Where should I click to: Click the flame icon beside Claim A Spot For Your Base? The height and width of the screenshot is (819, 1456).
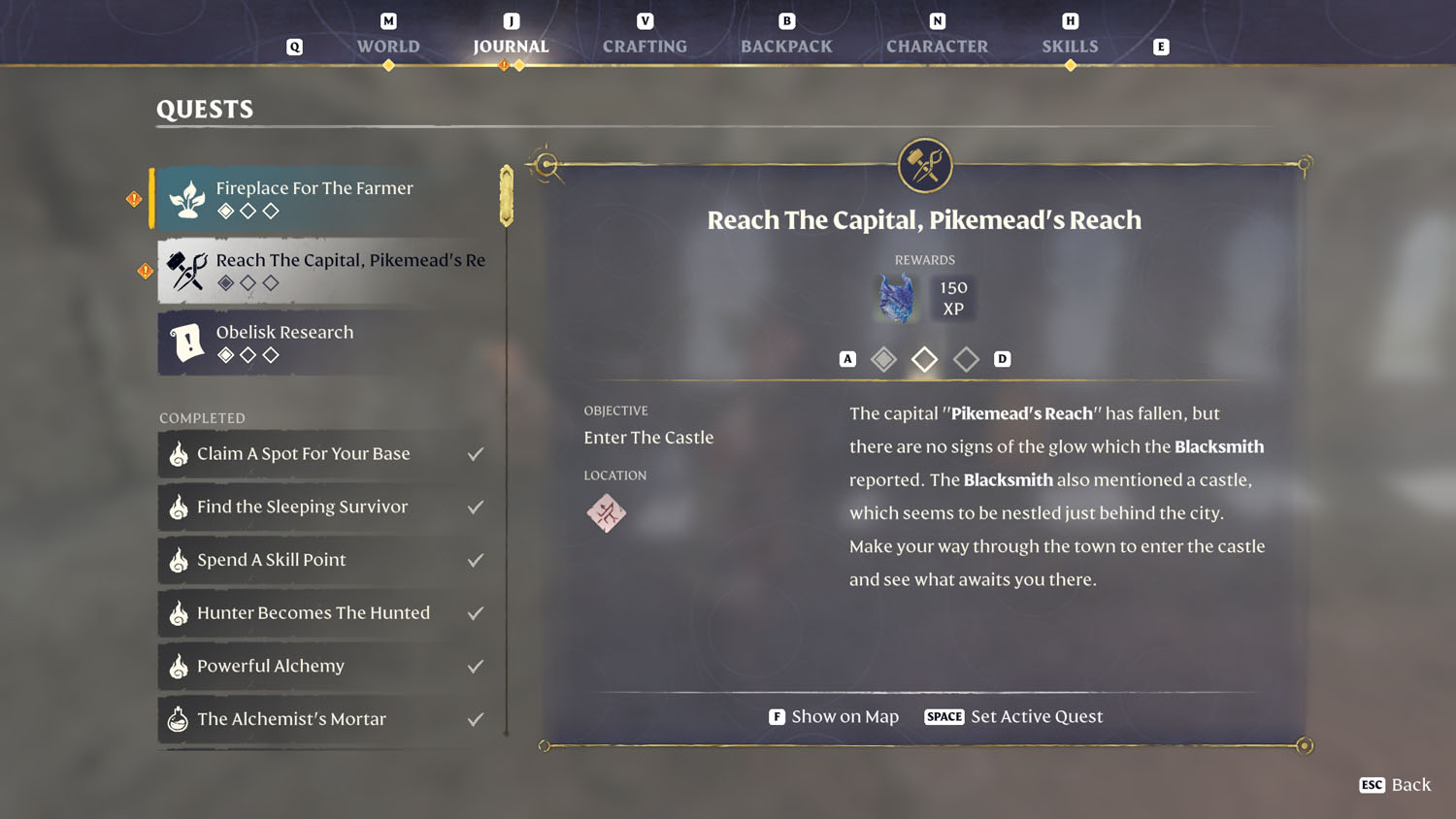click(179, 453)
